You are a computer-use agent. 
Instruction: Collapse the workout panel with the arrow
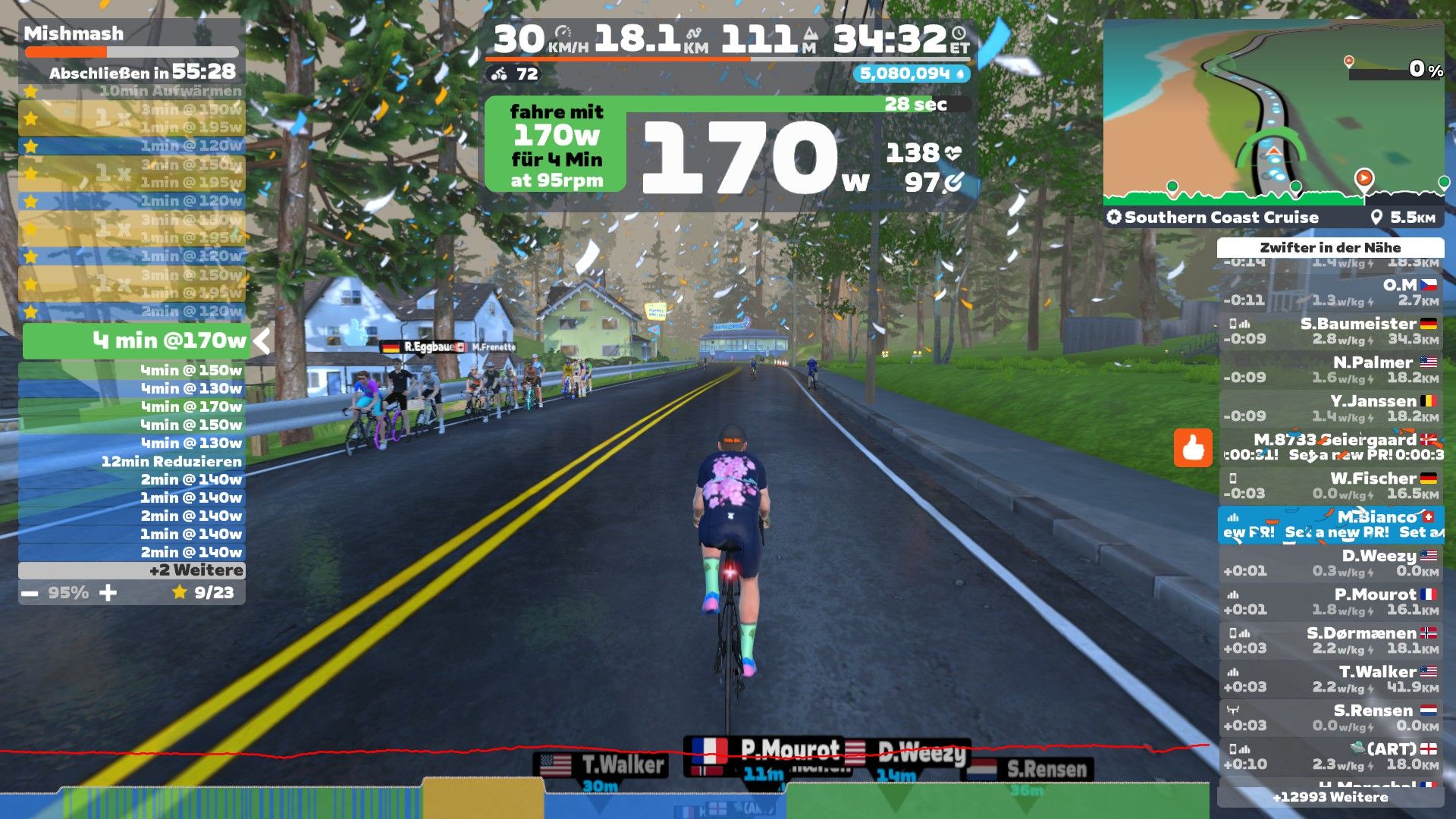click(x=262, y=341)
